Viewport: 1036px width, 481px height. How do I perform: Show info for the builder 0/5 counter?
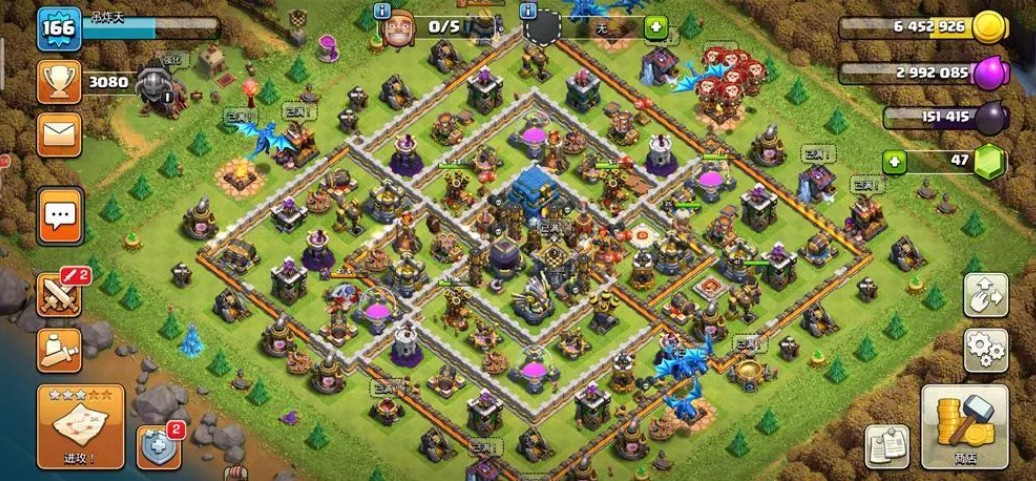pos(381,11)
